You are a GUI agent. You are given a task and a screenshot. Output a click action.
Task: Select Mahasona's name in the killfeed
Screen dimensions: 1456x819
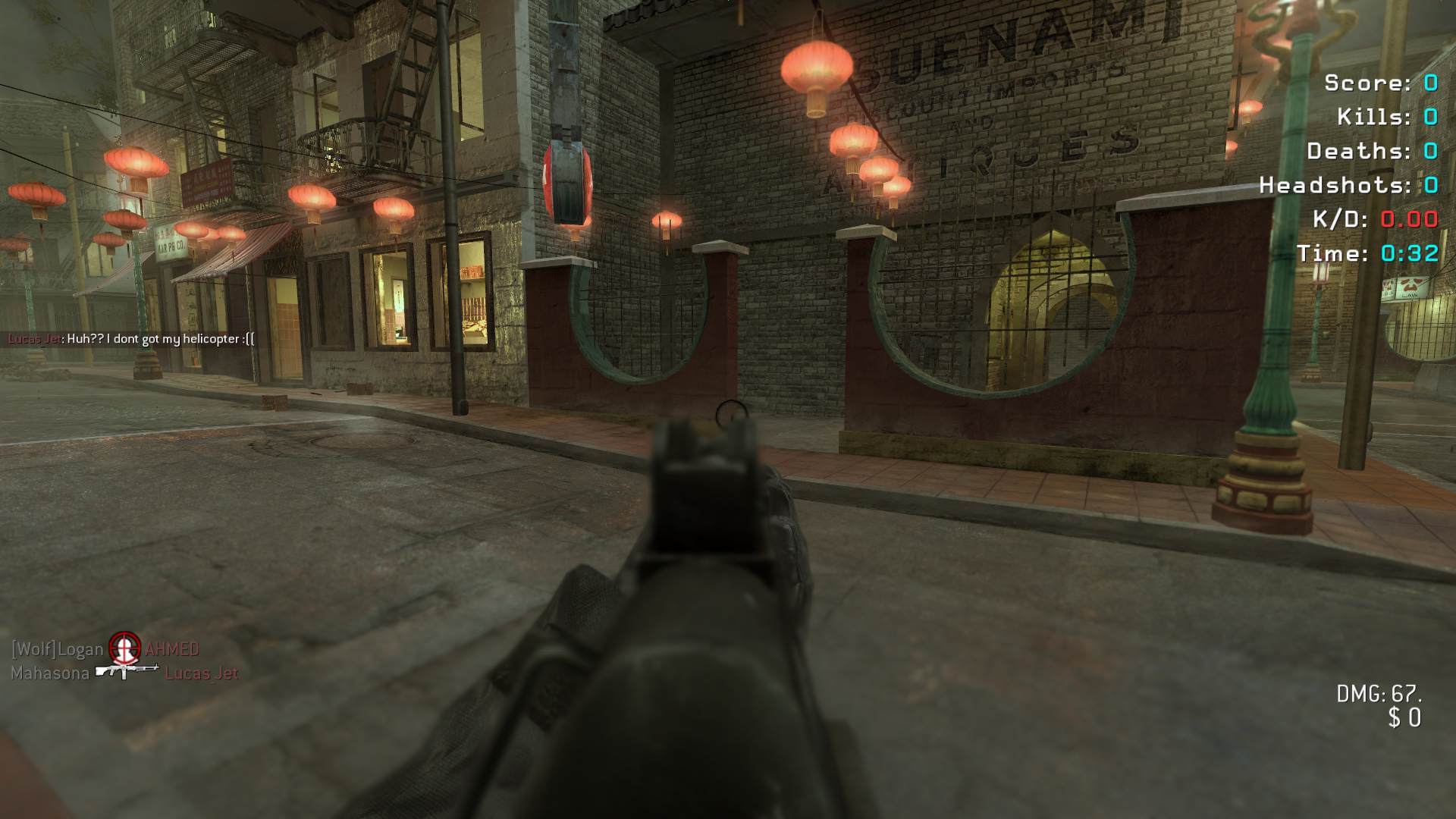50,673
